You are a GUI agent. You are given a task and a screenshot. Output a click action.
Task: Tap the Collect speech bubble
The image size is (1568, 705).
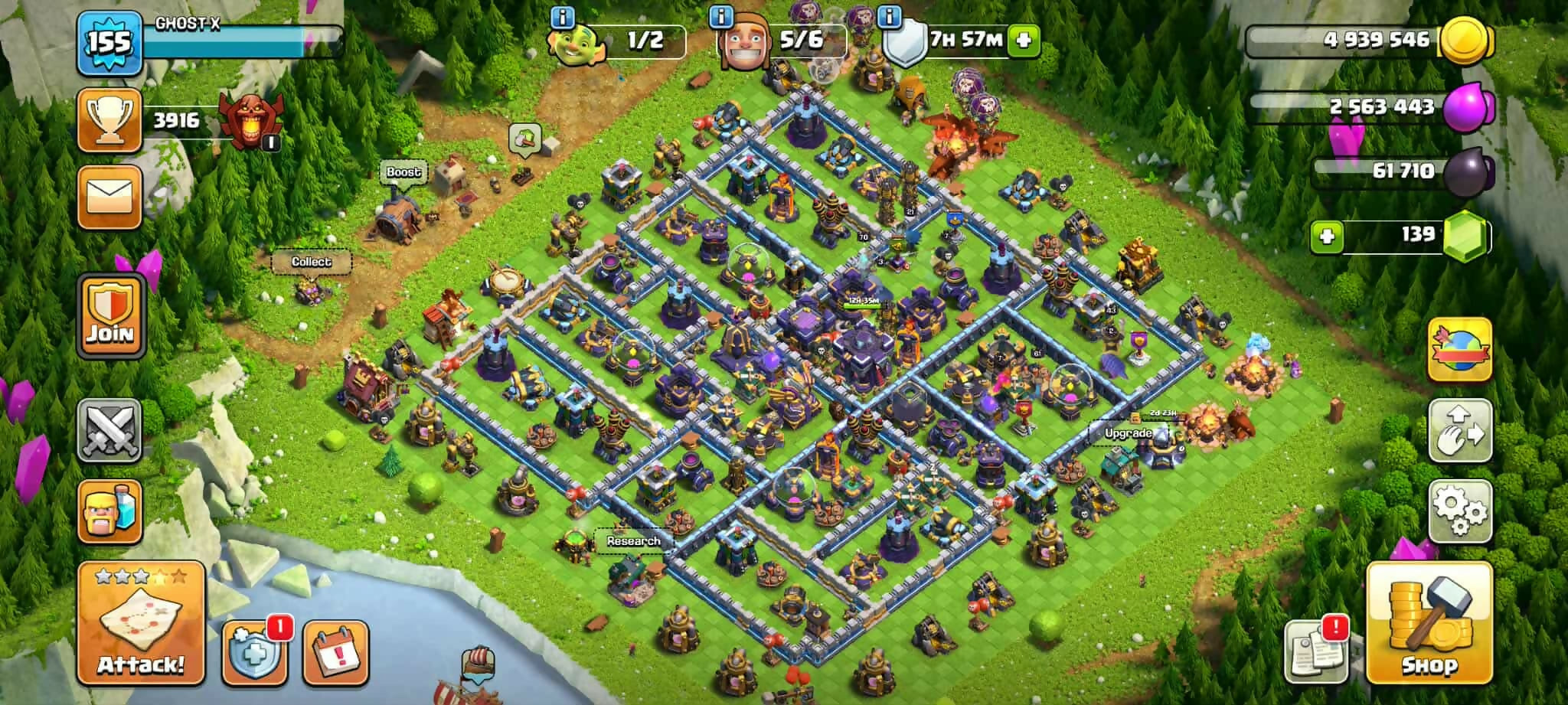[311, 262]
